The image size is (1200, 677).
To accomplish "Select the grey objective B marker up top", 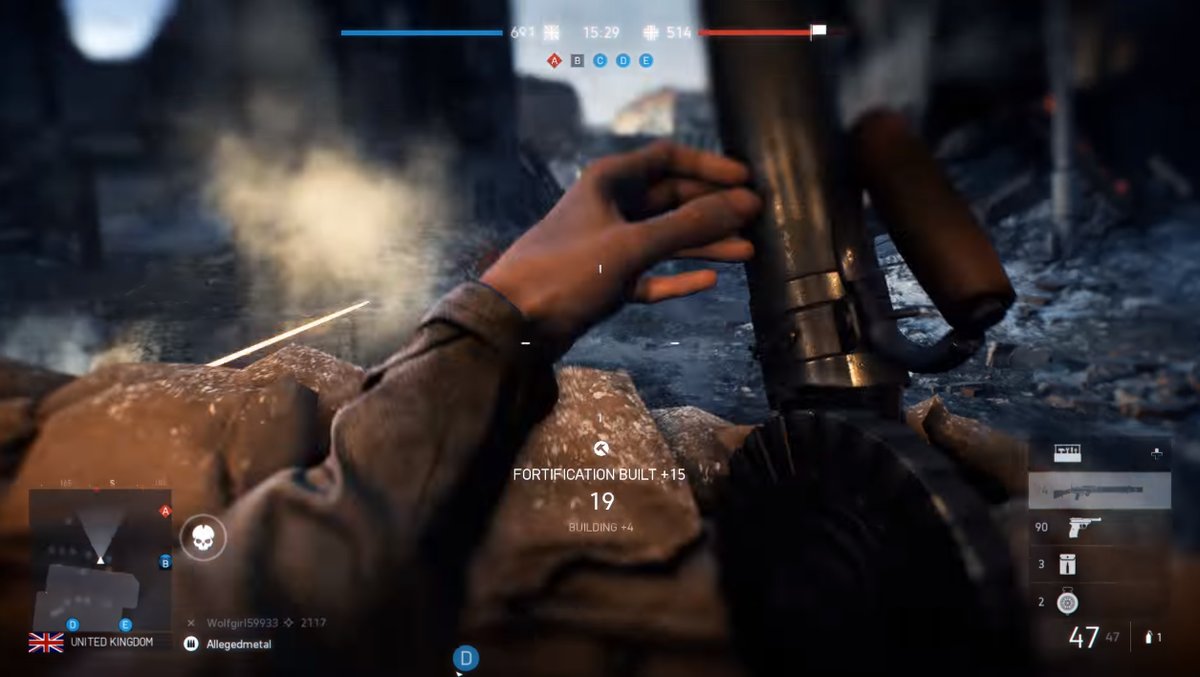I will (577, 60).
